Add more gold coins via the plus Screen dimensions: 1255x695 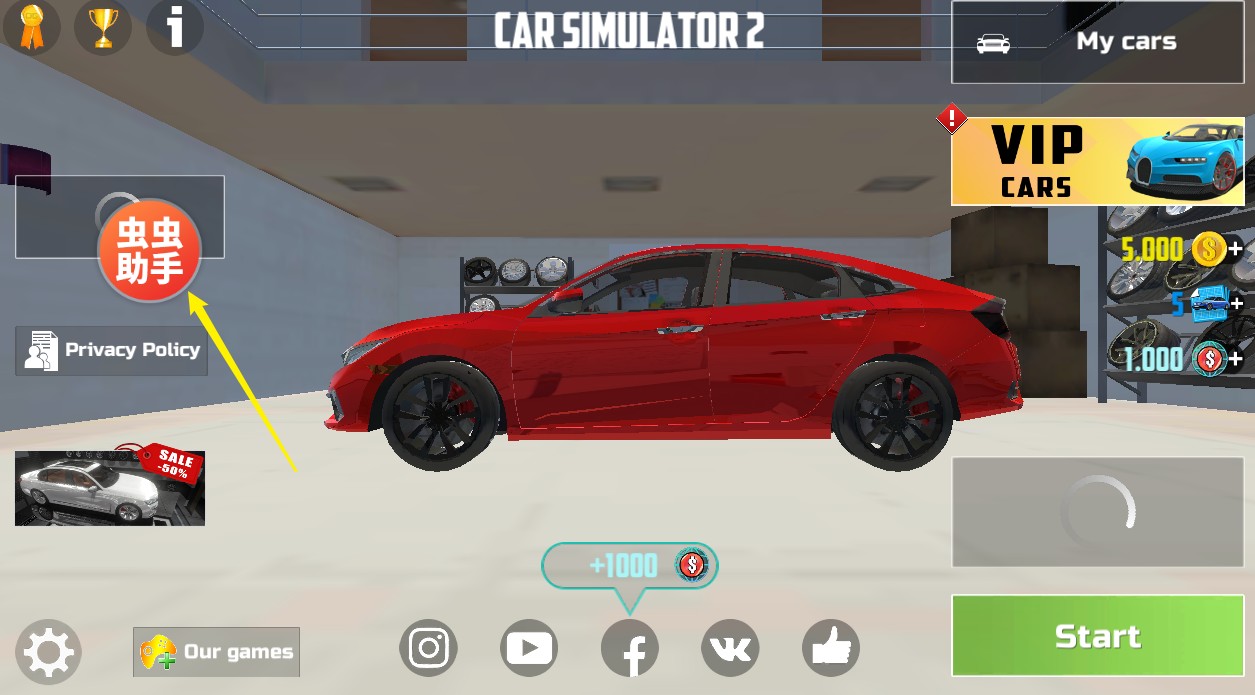(x=1236, y=249)
